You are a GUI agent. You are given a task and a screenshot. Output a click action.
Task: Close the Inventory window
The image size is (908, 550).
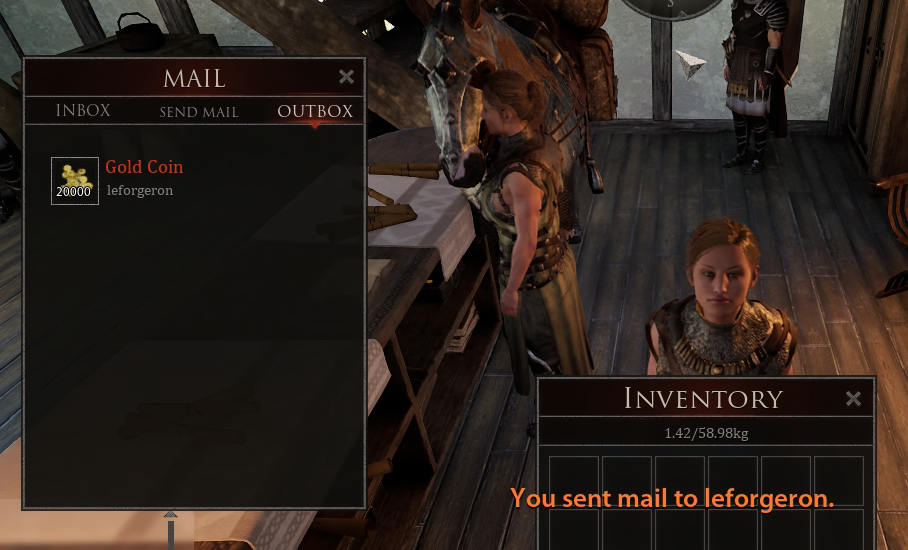(x=853, y=399)
